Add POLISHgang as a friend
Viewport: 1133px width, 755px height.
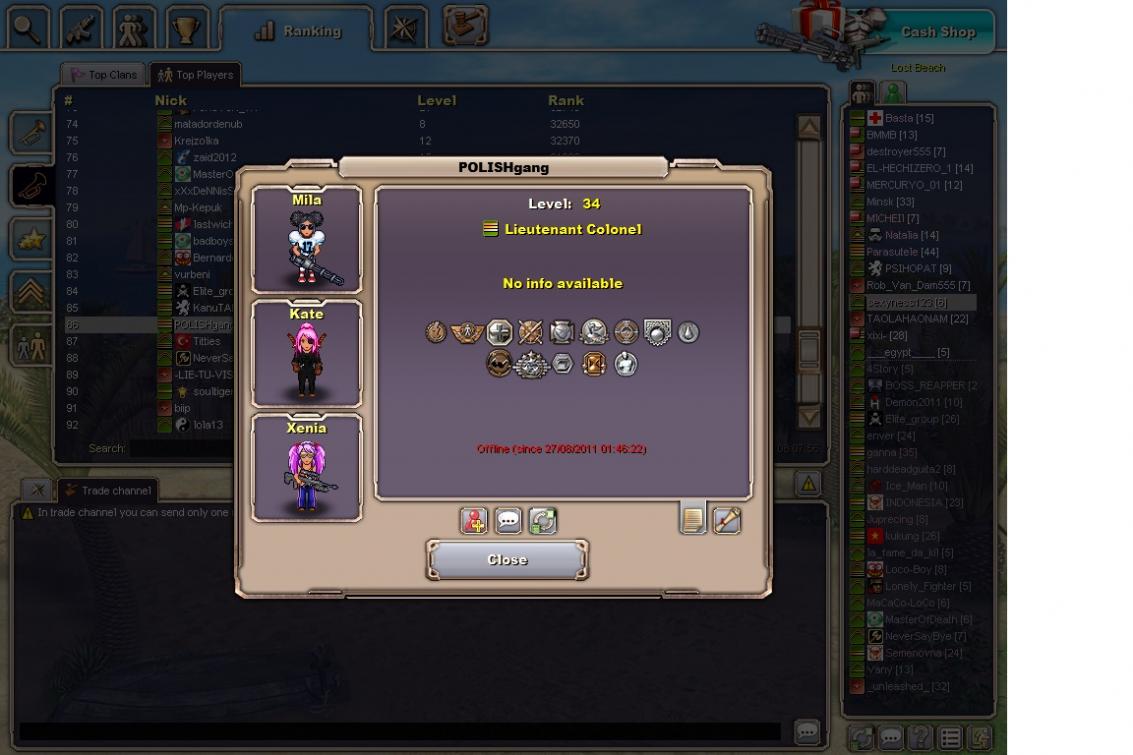pos(473,521)
